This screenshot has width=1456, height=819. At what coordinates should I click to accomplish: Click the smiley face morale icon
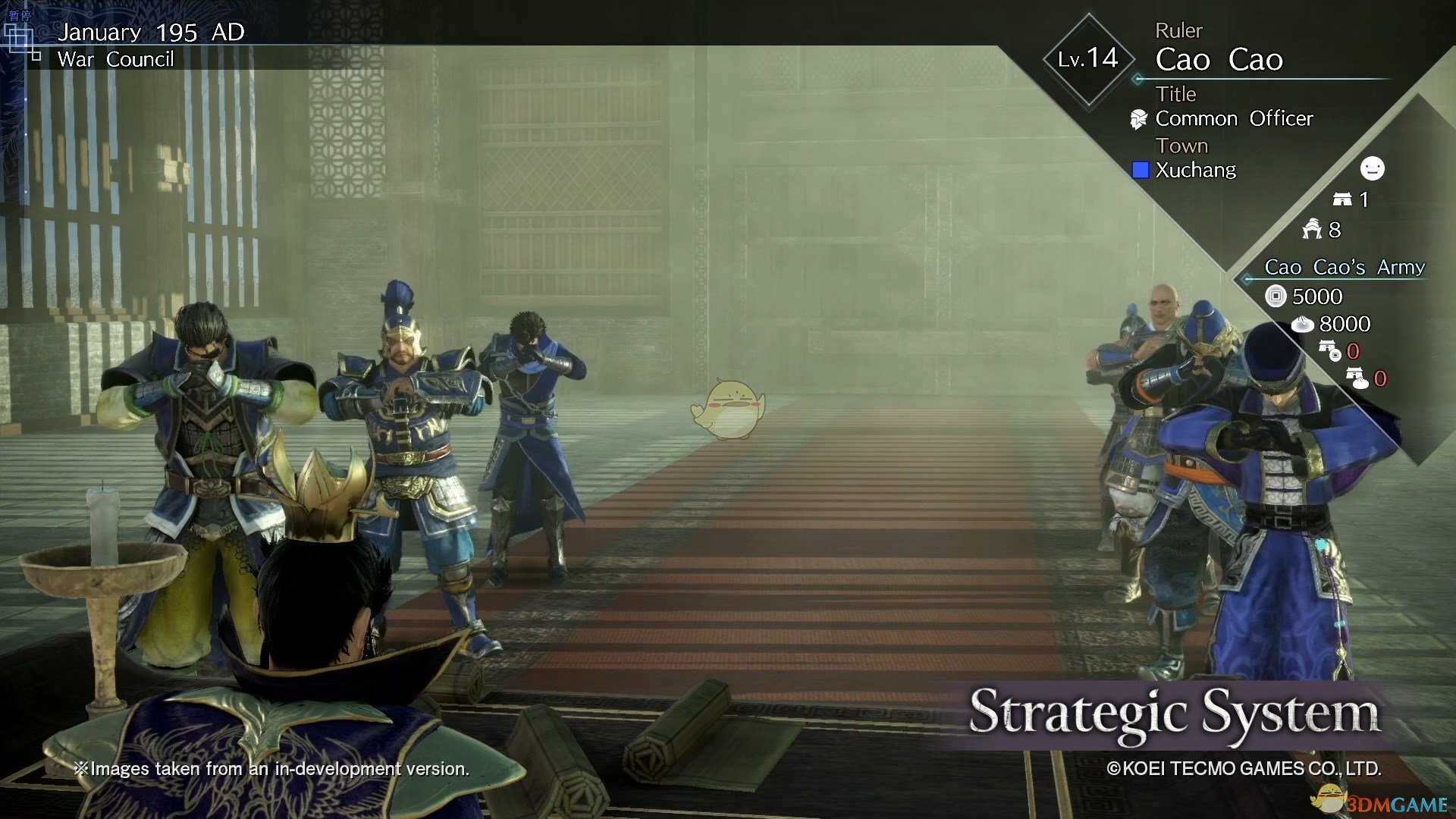pyautogui.click(x=1372, y=168)
